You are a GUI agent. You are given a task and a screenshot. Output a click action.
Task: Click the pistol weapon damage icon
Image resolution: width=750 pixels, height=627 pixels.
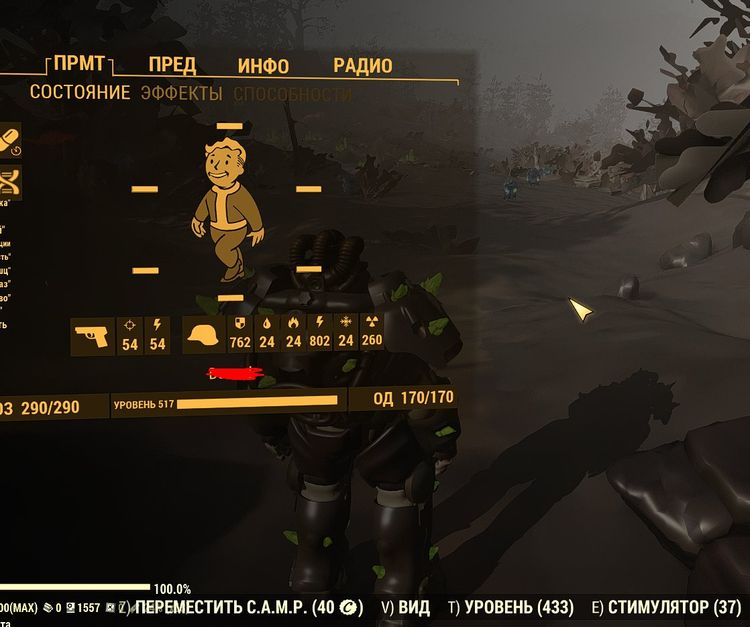point(91,336)
